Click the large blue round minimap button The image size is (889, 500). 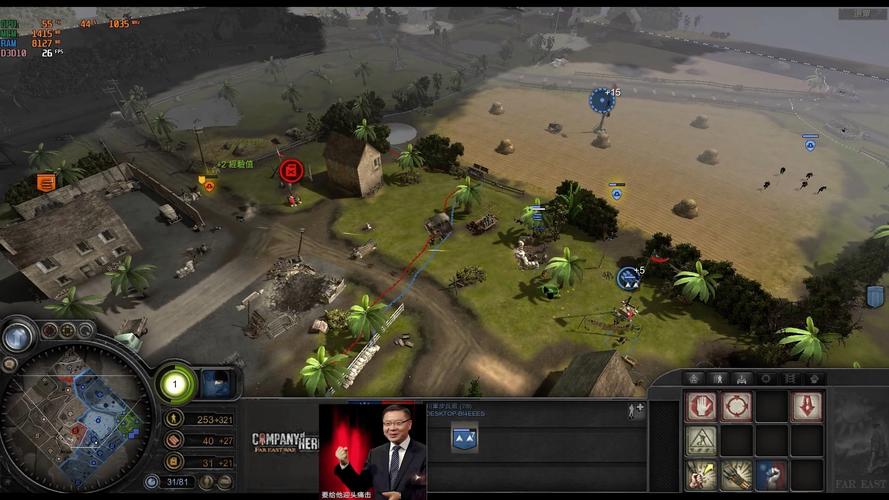click(17, 337)
